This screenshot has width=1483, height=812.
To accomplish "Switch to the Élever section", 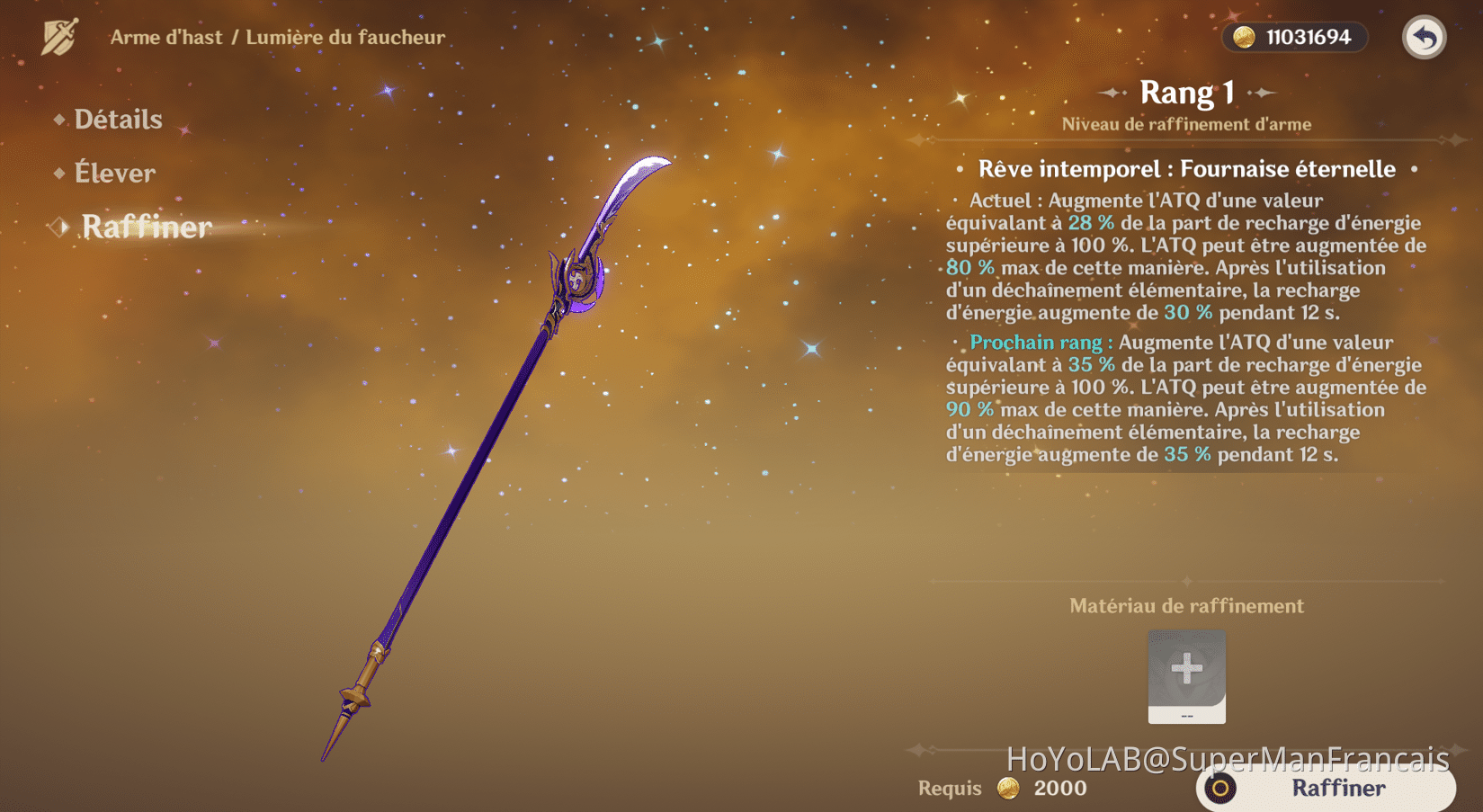I will point(115,173).
